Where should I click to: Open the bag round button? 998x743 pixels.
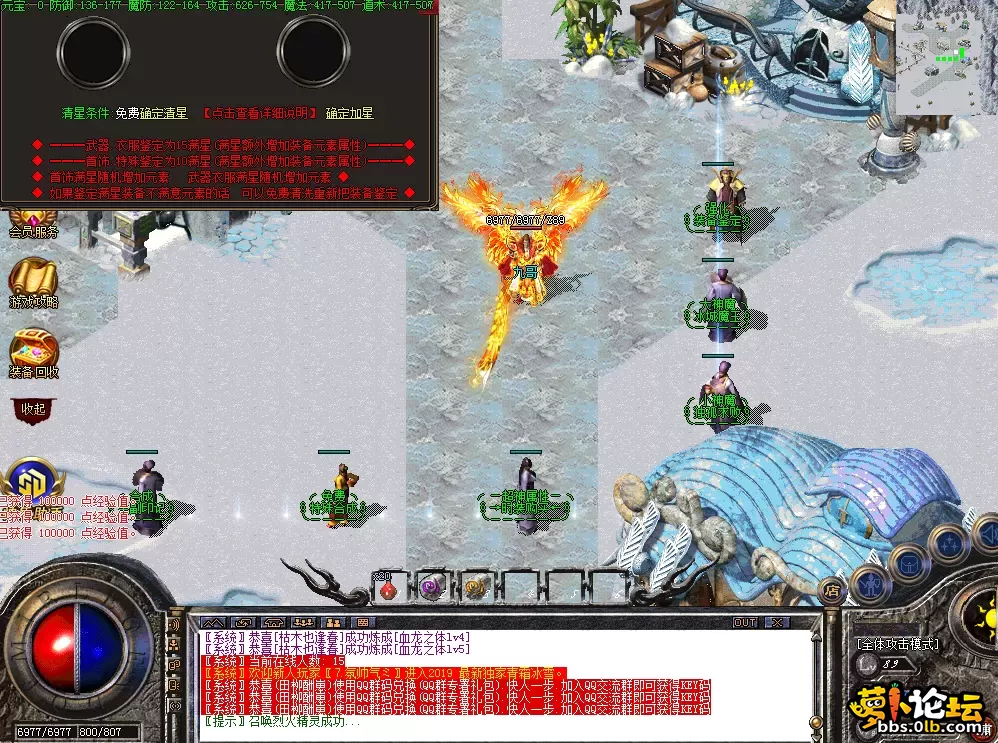pyautogui.click(x=908, y=563)
